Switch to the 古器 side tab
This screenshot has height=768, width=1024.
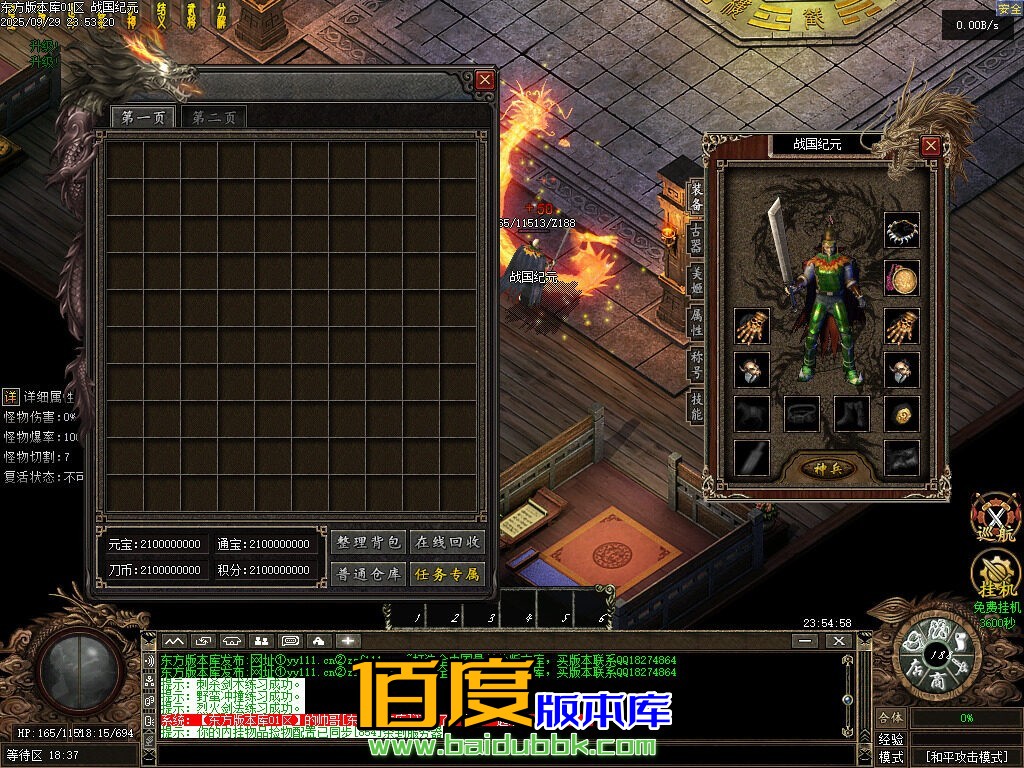[696, 239]
